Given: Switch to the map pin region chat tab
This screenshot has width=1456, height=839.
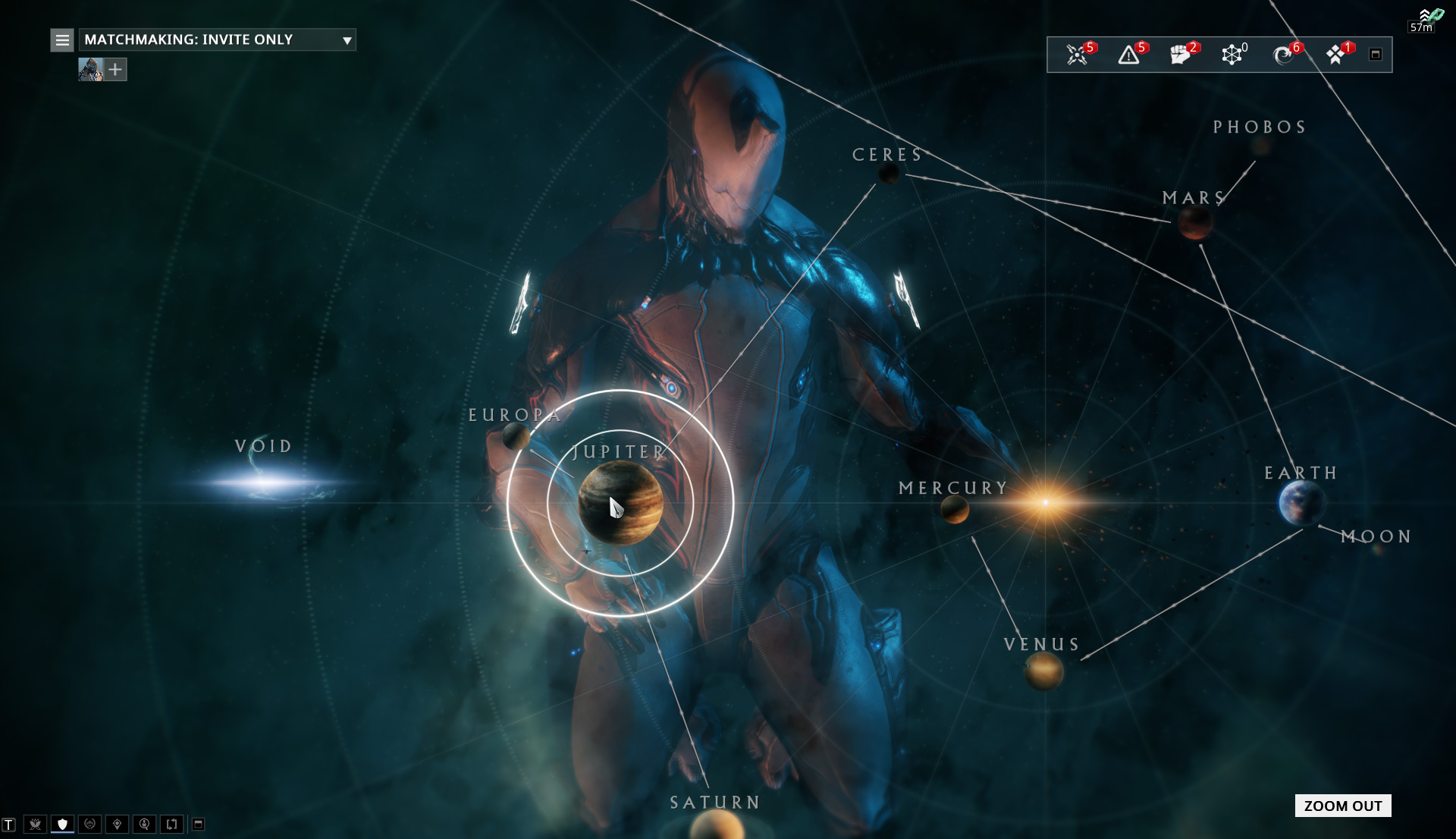Looking at the screenshot, I should click(x=117, y=824).
